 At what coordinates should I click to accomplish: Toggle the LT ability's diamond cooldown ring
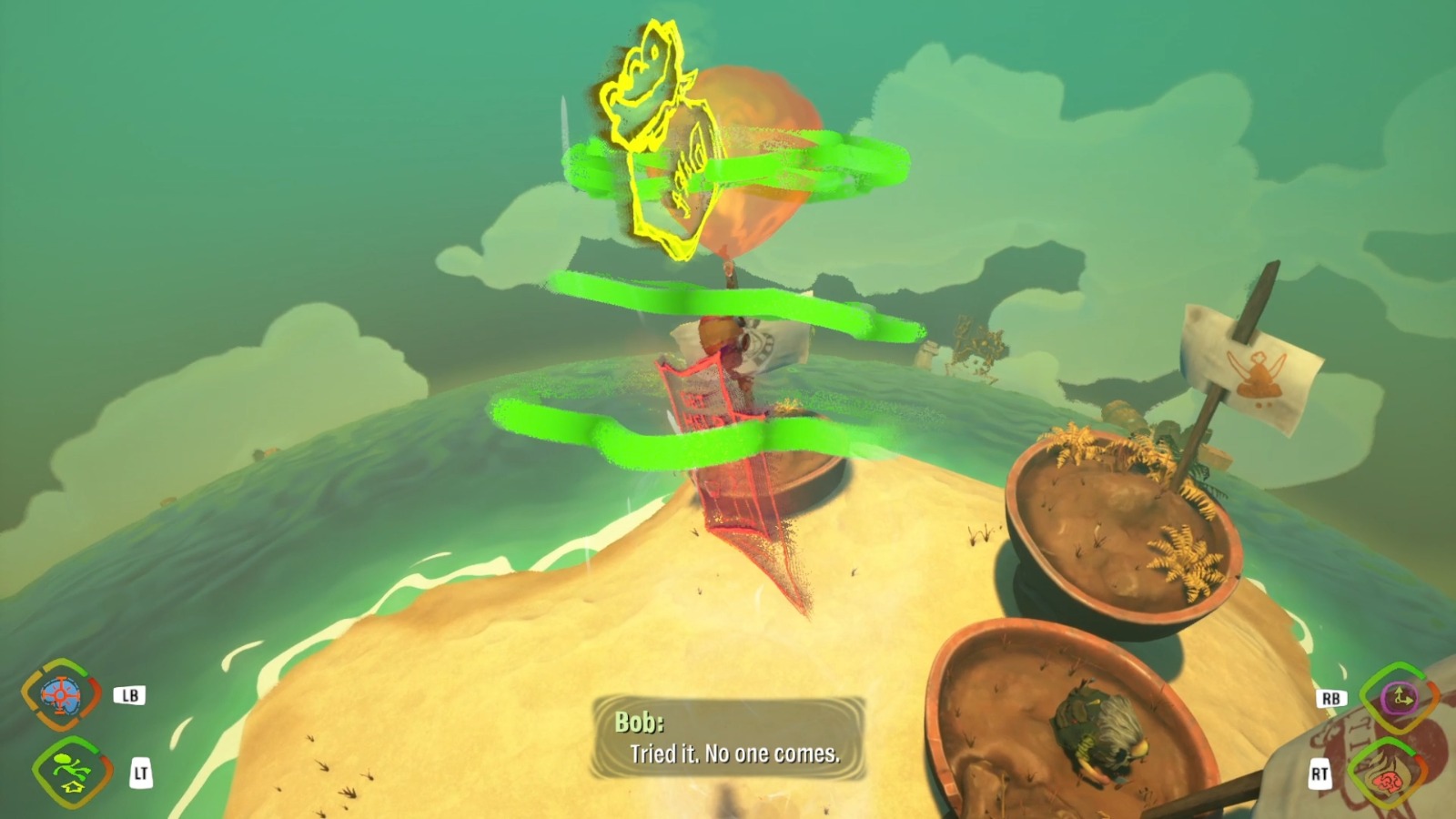(x=36, y=765)
